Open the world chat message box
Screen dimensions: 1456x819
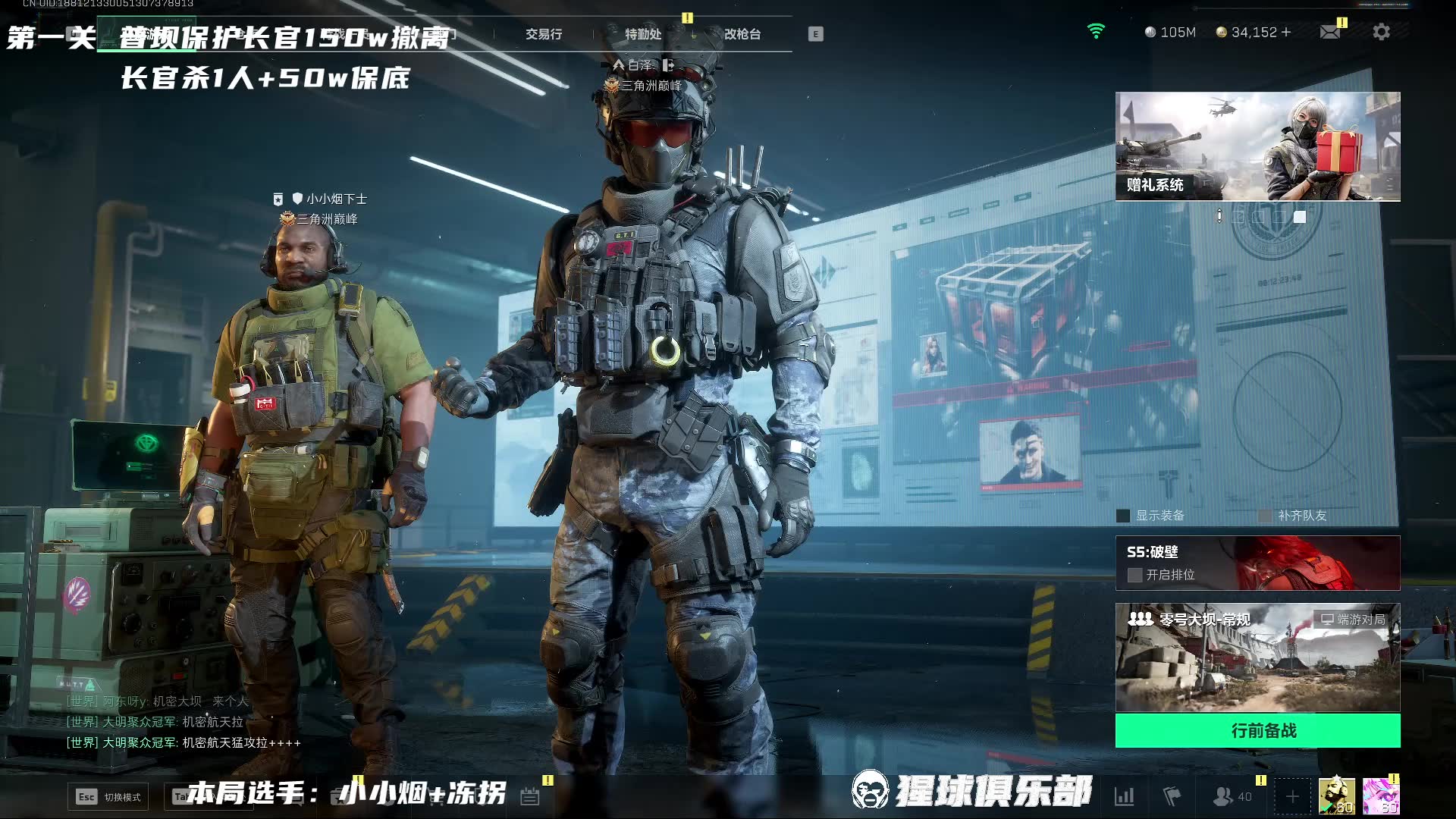tap(182, 722)
